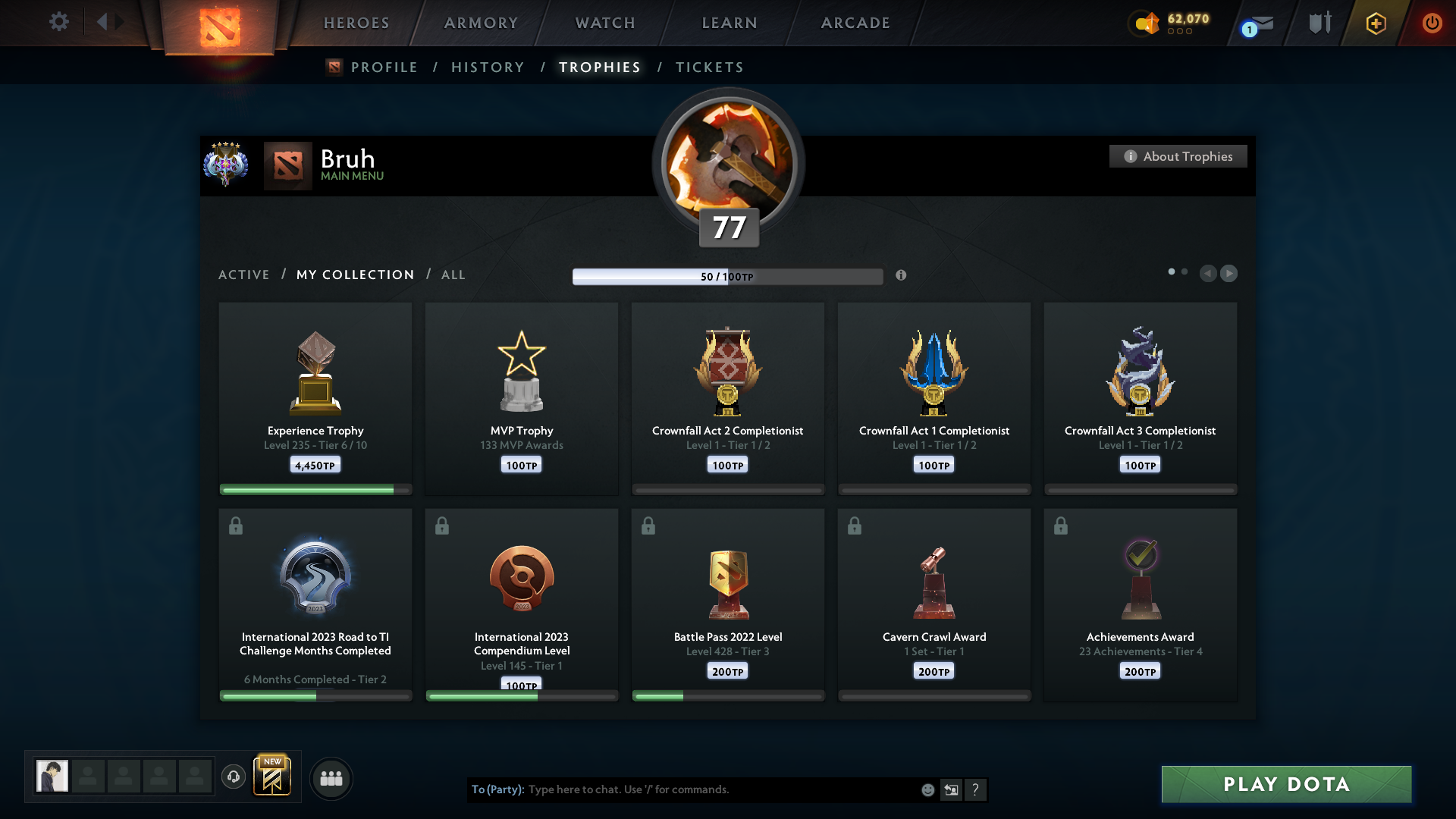
Task: Select the ALL trophy filter
Action: tap(453, 275)
